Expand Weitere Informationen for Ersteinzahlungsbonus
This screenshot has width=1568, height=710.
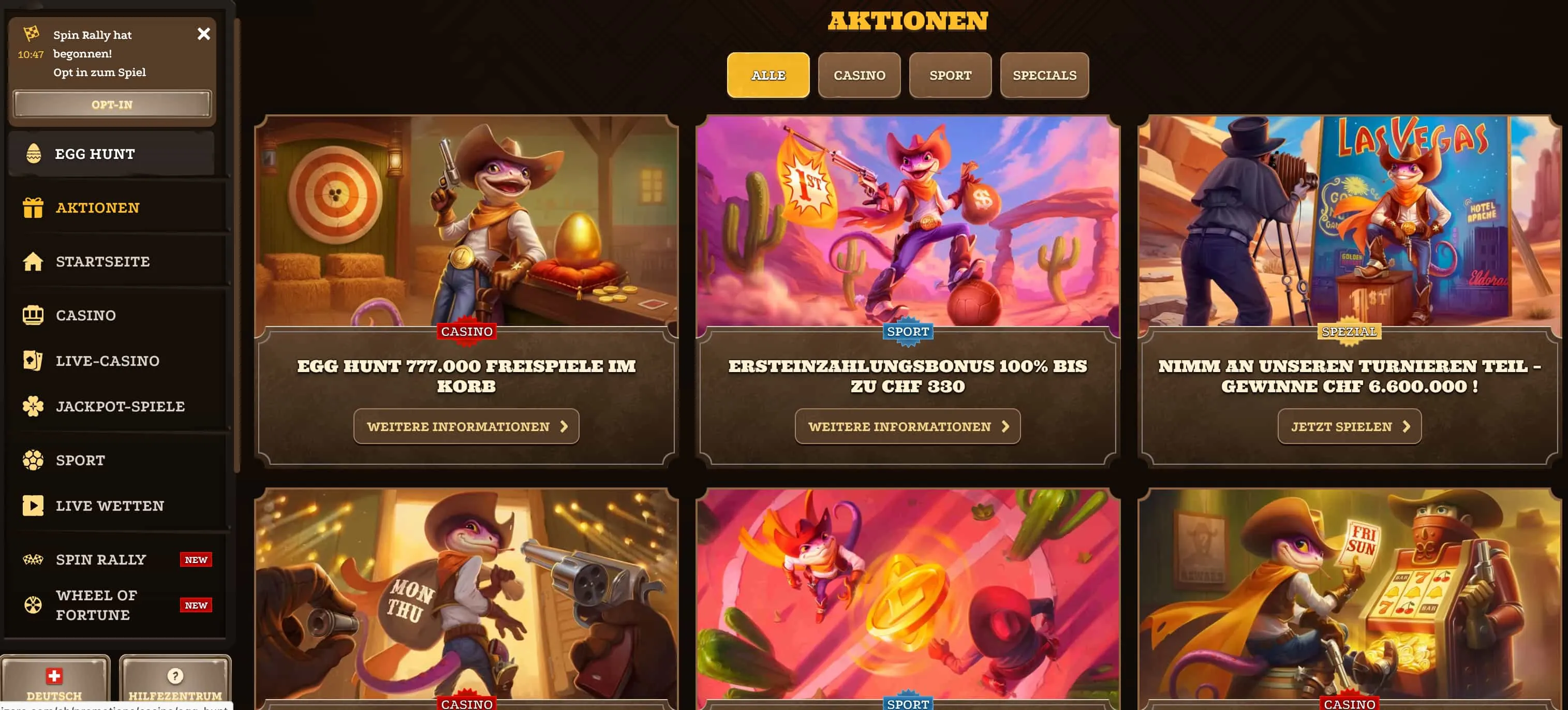(x=907, y=426)
